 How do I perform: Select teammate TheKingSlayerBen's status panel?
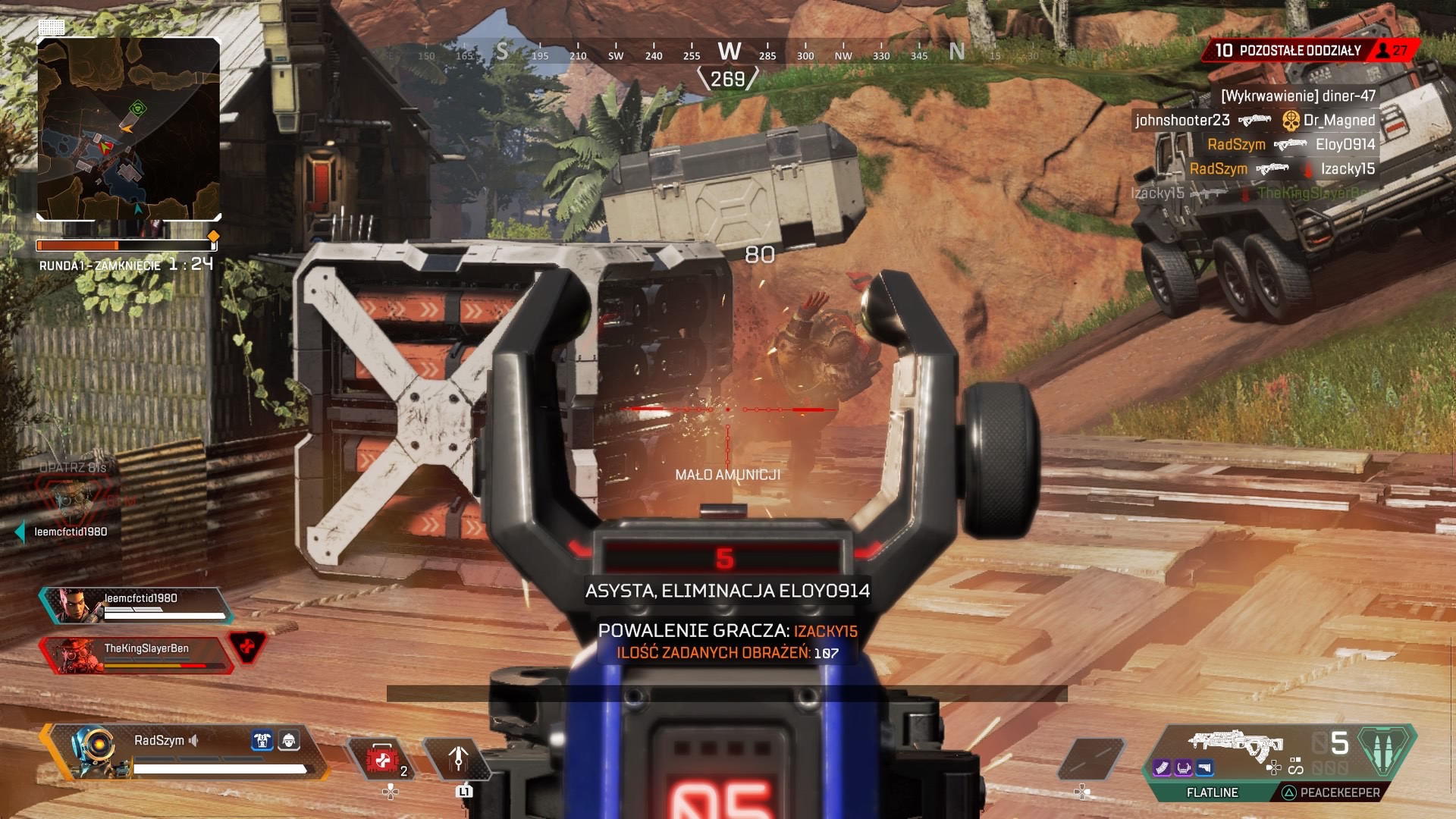[136, 655]
